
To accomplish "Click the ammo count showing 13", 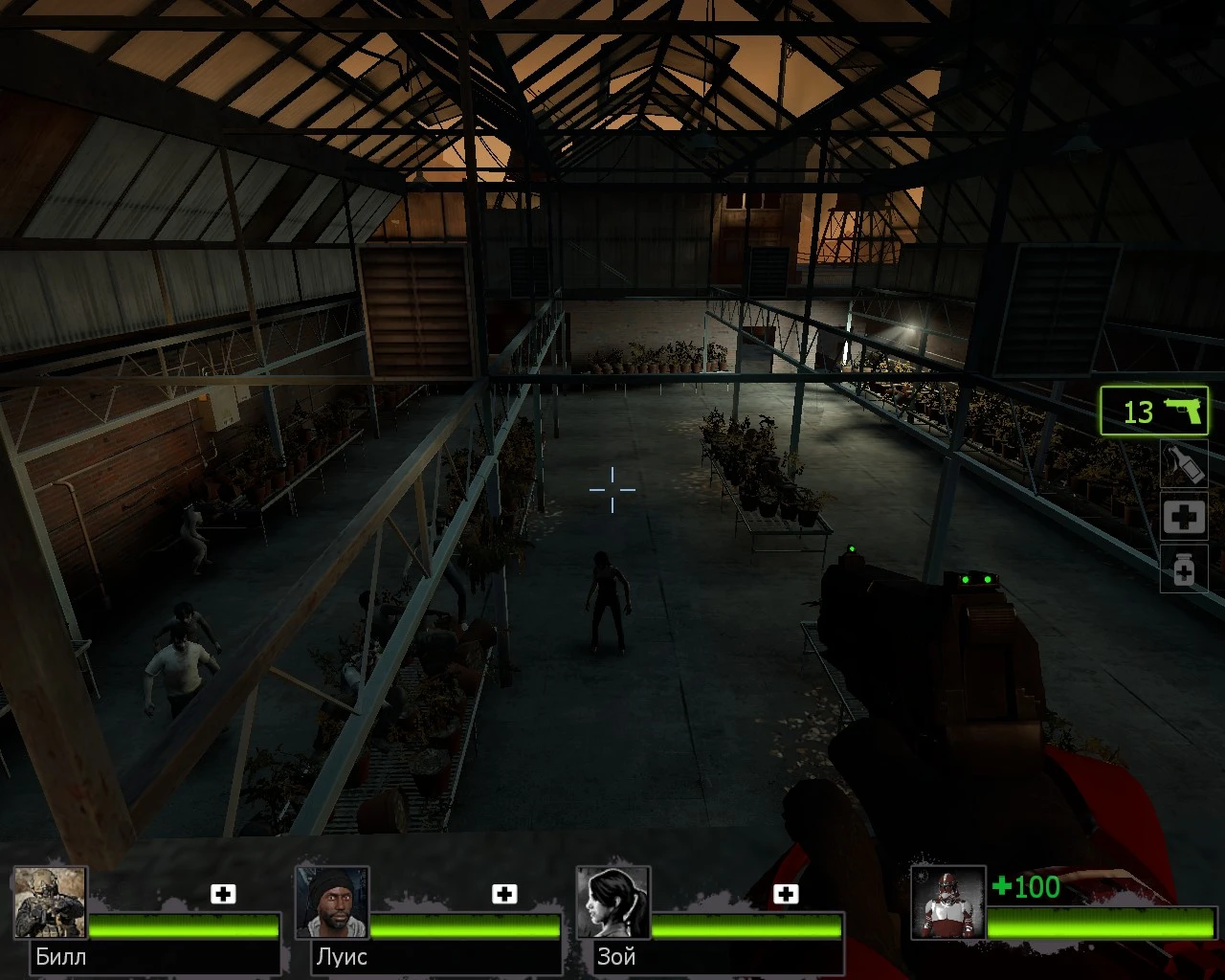I will 1137,412.
